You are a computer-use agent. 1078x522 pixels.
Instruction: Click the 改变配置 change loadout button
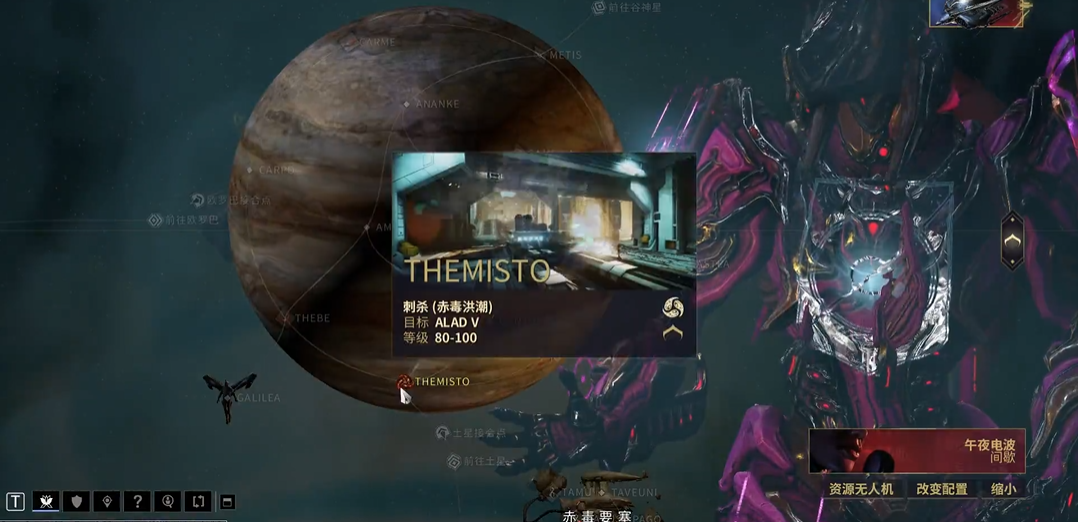pos(942,489)
